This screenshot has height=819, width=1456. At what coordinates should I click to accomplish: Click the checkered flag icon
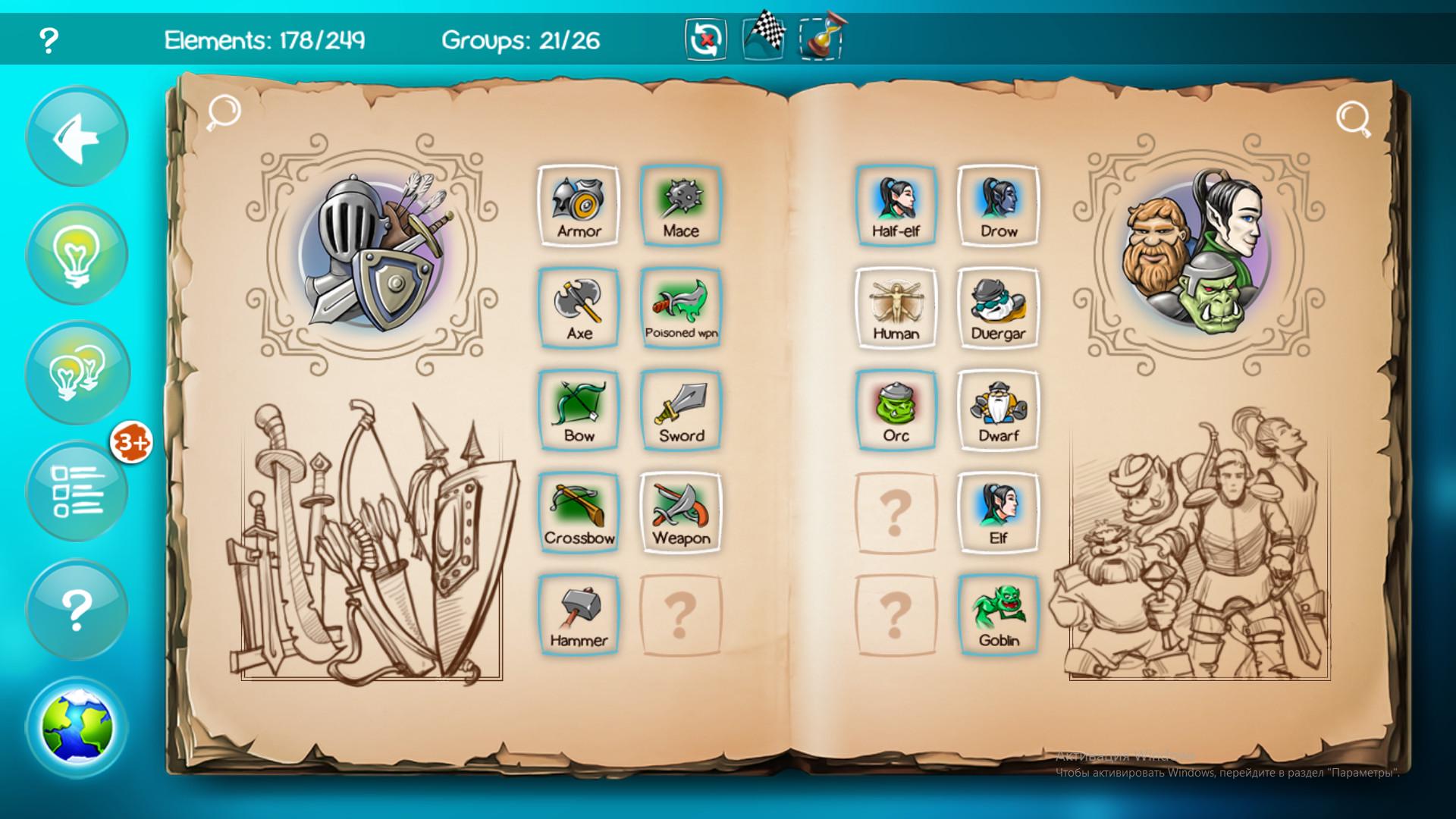coord(764,34)
